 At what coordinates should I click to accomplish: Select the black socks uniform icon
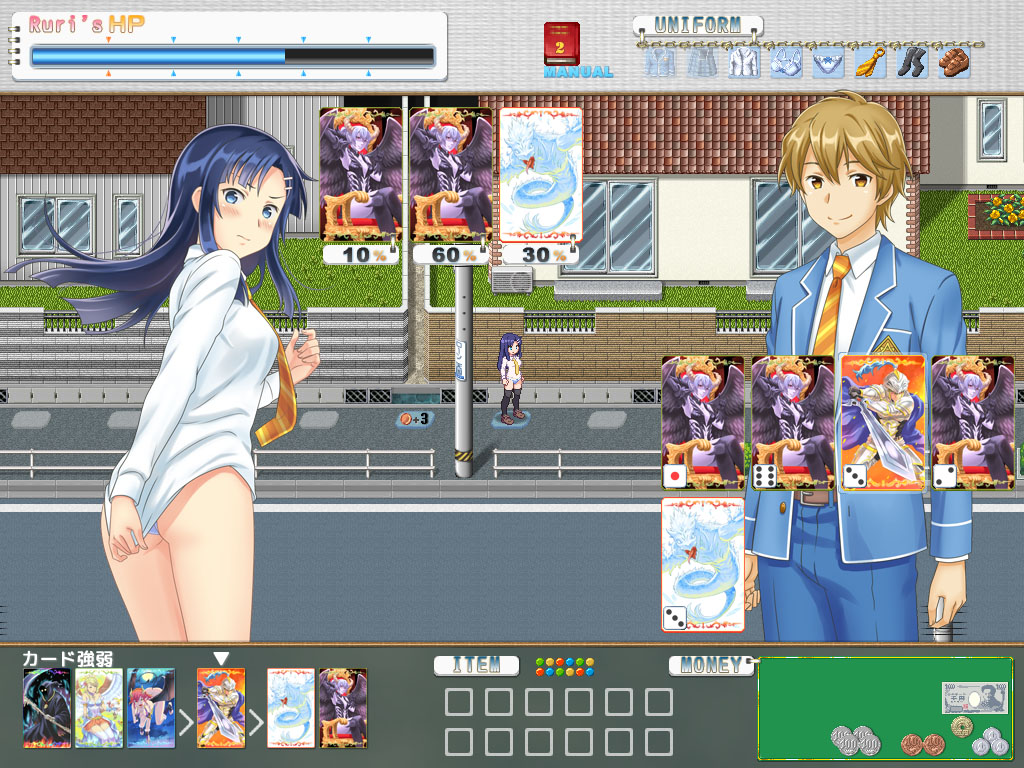(912, 62)
